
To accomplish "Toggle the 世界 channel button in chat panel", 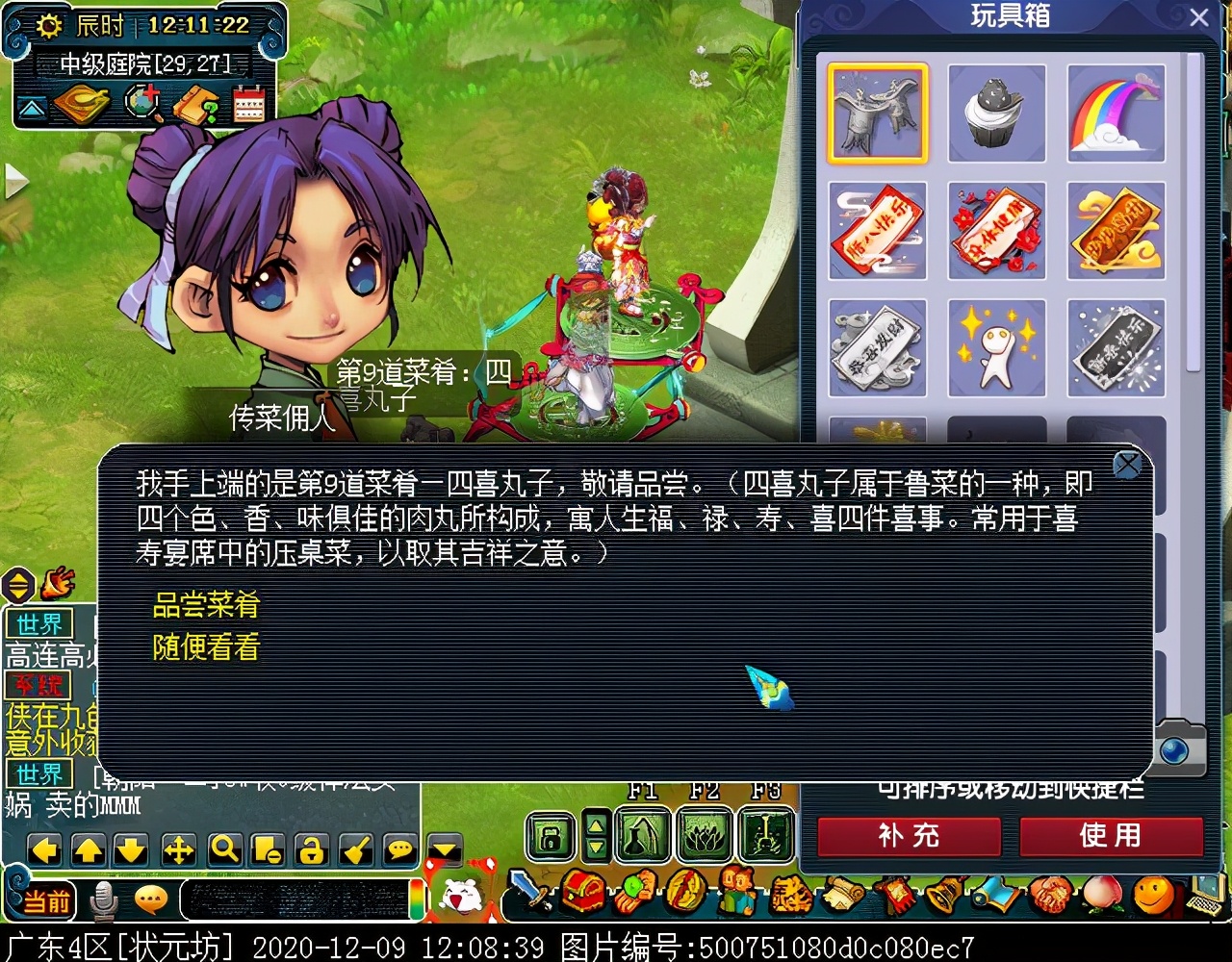I will point(39,623).
